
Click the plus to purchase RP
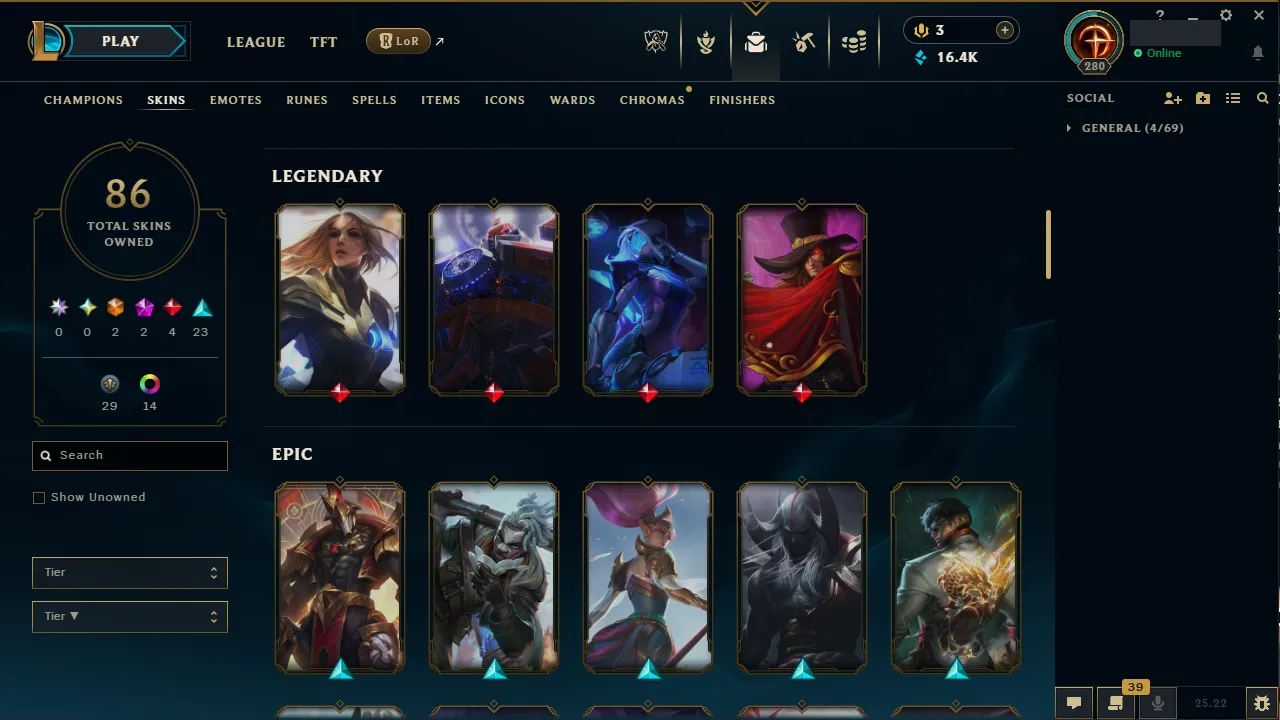pyautogui.click(x=1004, y=30)
